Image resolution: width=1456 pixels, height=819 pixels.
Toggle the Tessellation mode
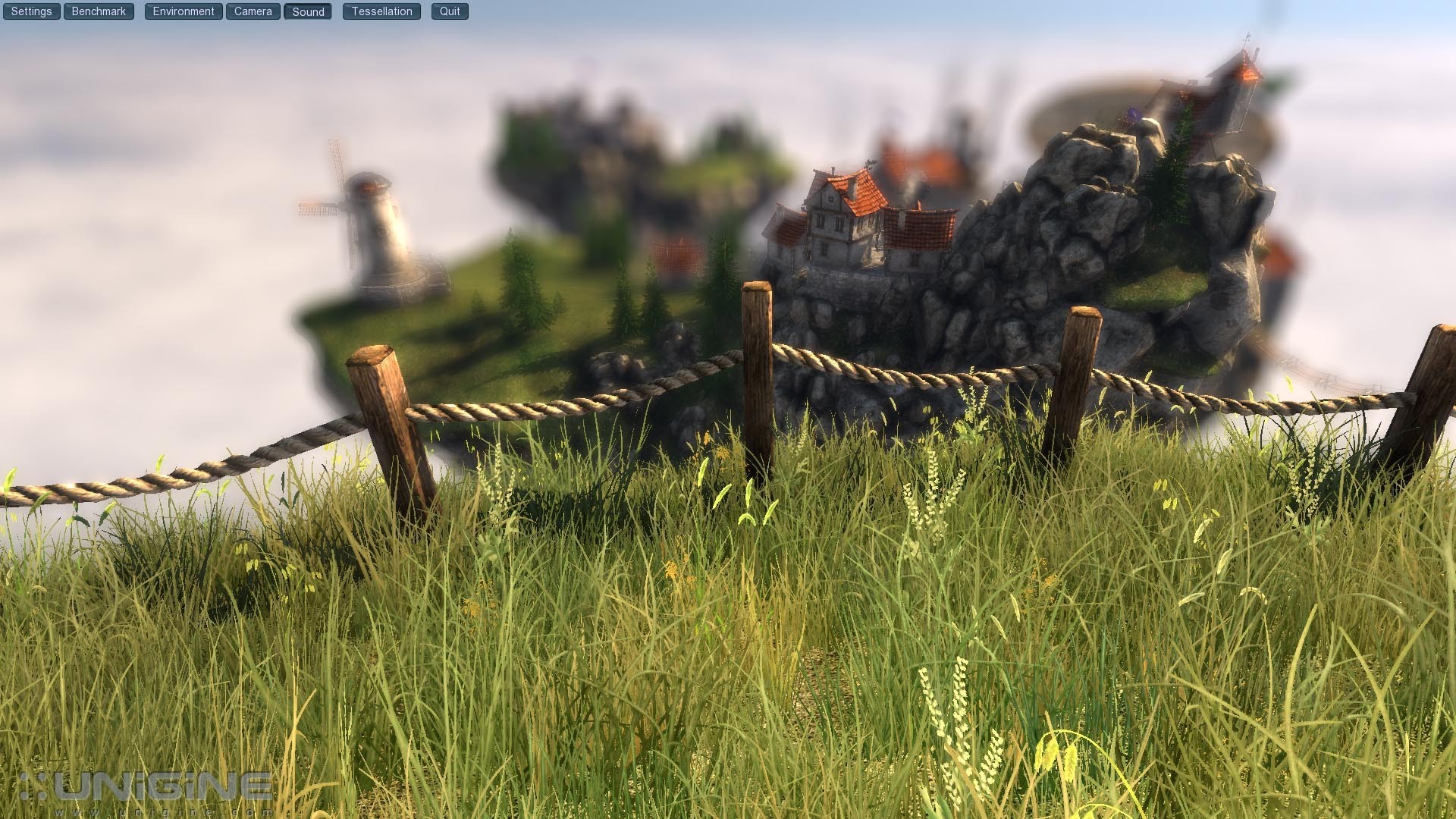(x=381, y=11)
